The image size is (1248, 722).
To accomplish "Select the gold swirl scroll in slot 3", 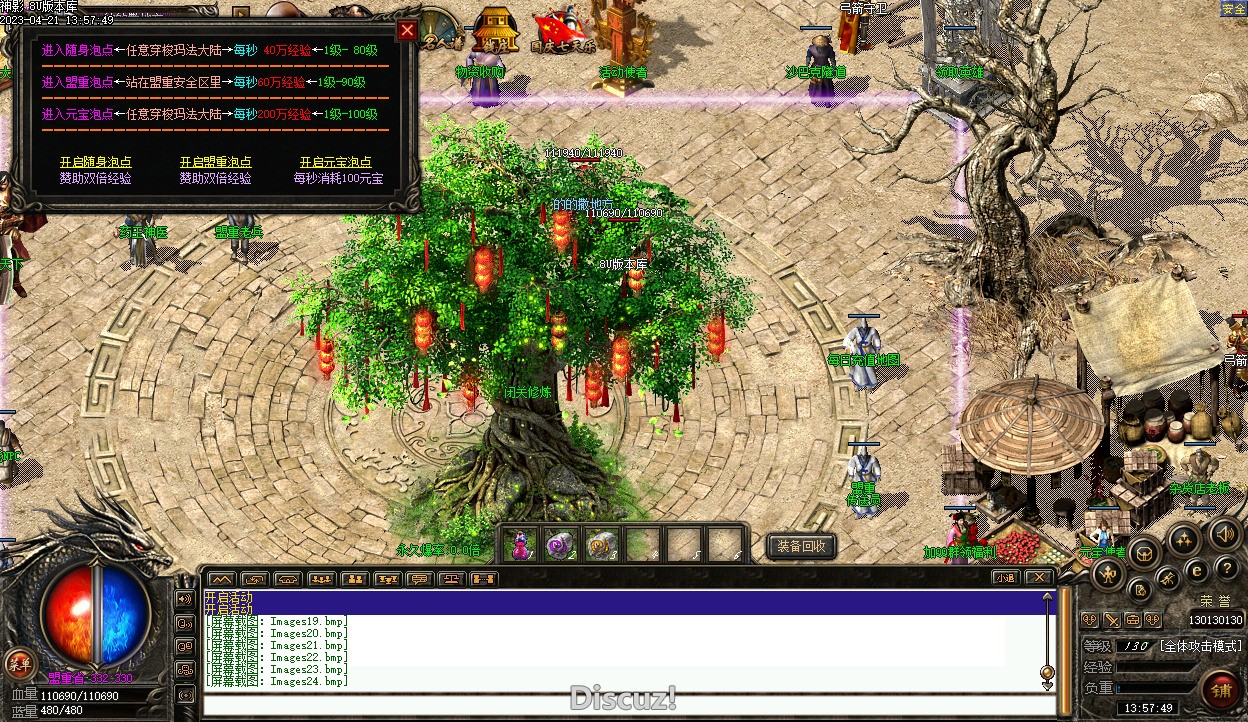I will pyautogui.click(x=600, y=545).
